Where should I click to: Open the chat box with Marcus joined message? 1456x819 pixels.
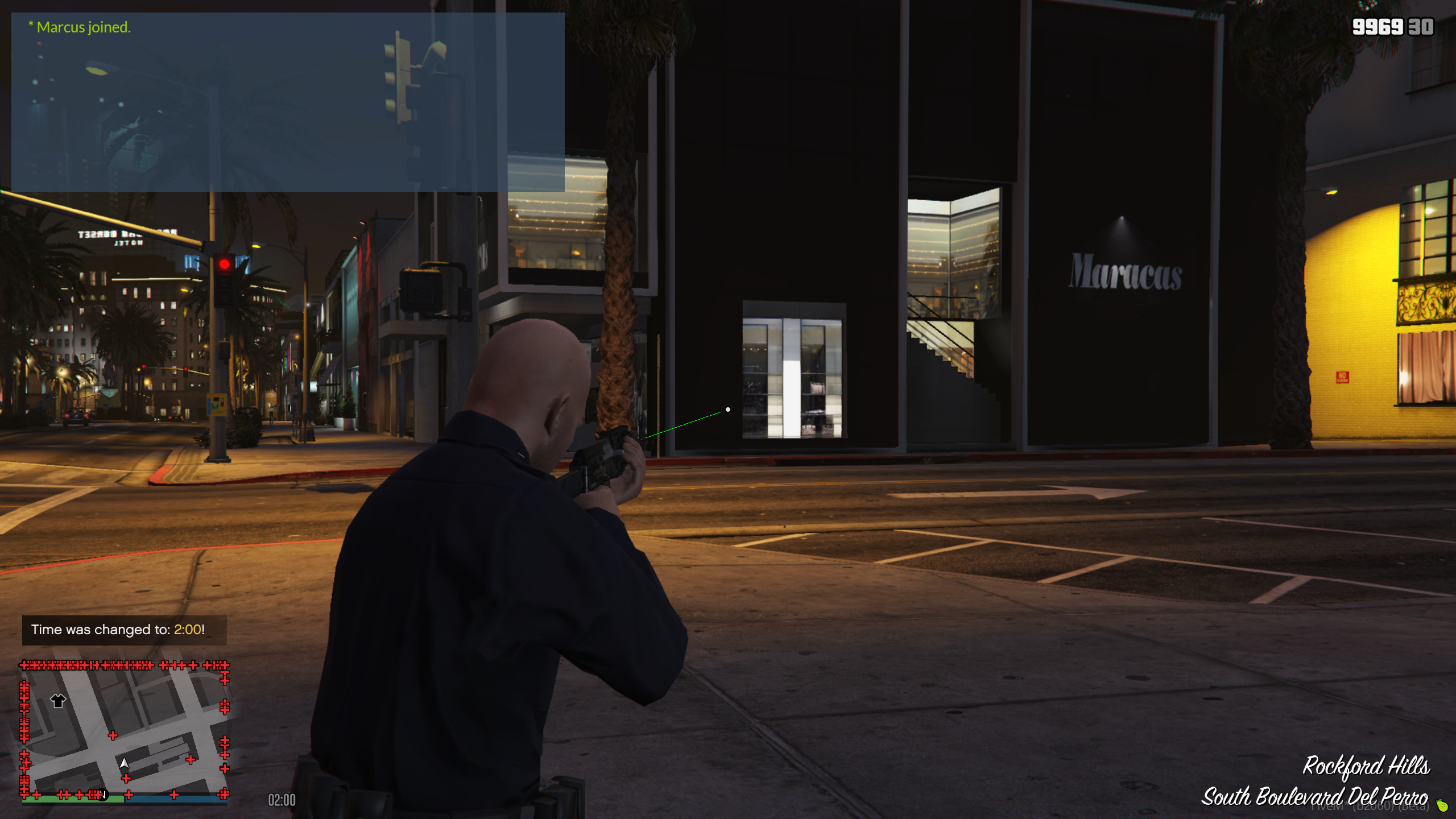coord(288,102)
